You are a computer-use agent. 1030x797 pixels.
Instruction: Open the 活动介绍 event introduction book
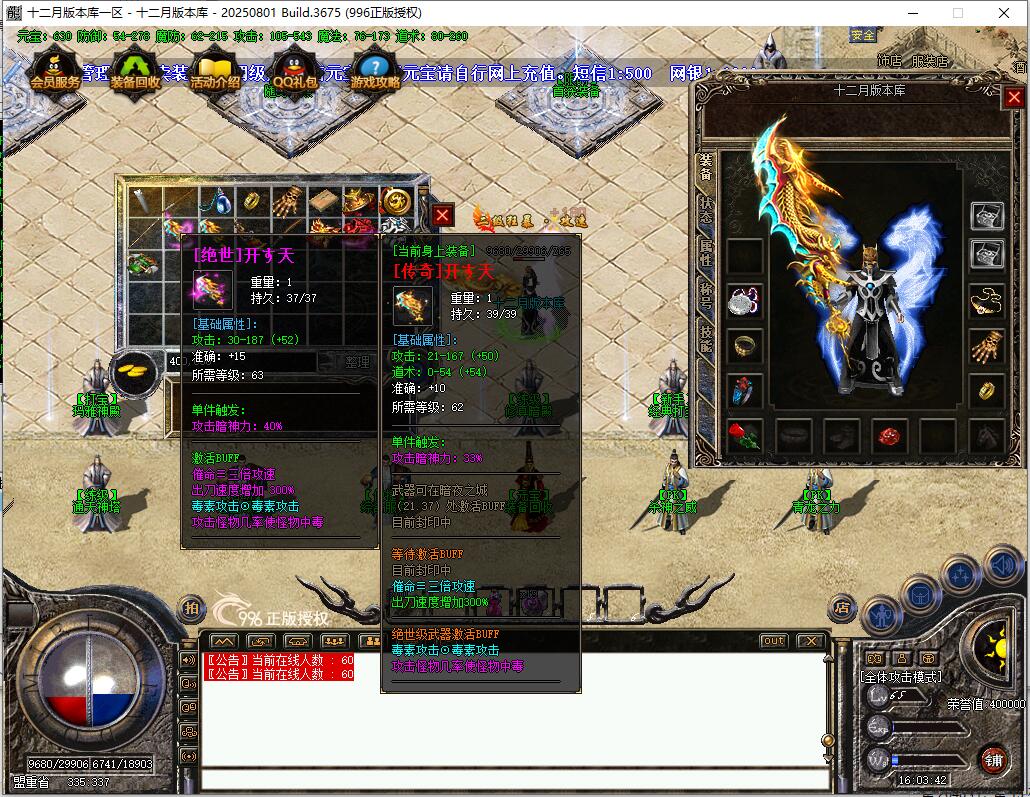coord(215,72)
